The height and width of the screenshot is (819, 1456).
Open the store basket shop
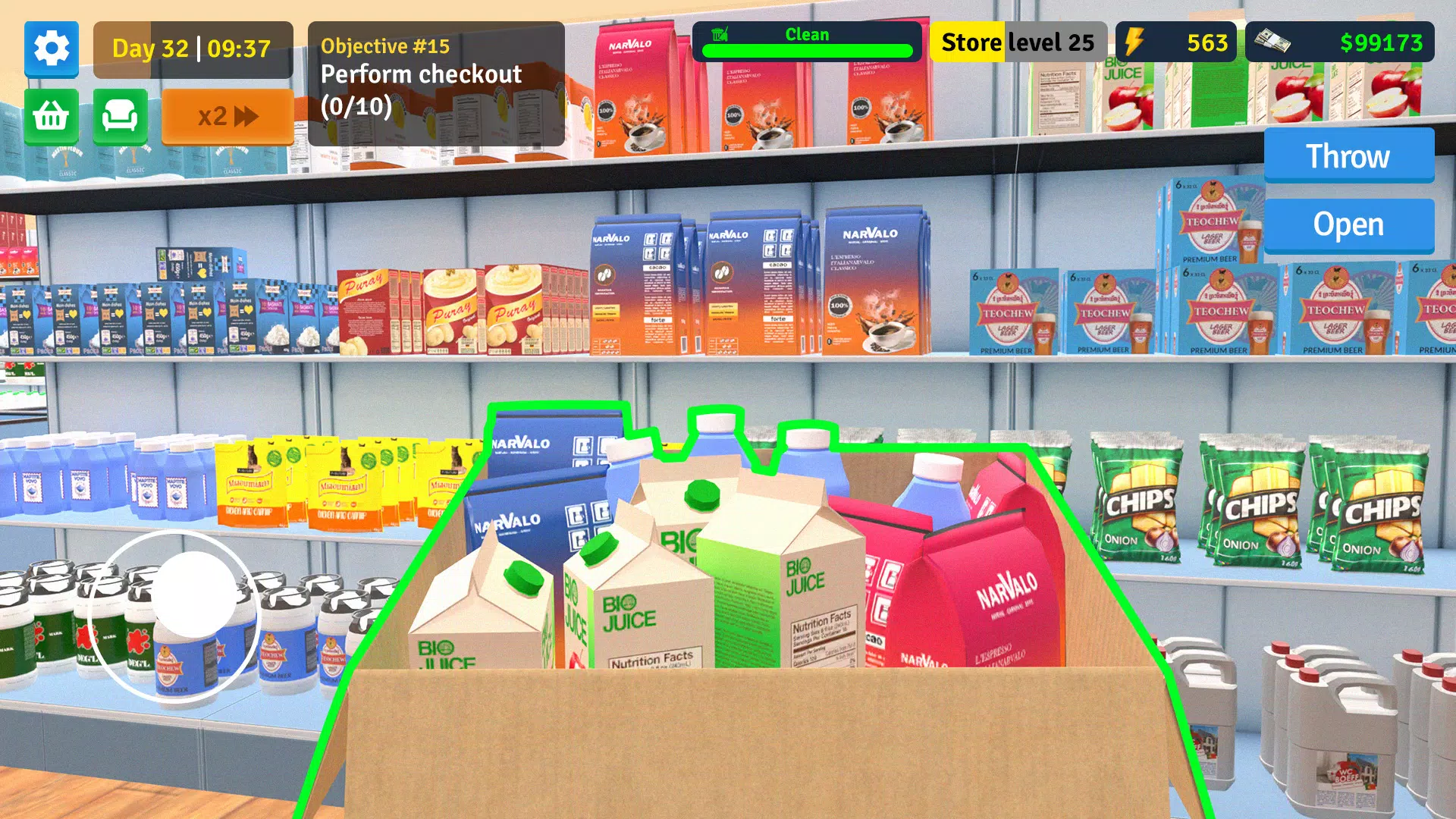tap(51, 117)
